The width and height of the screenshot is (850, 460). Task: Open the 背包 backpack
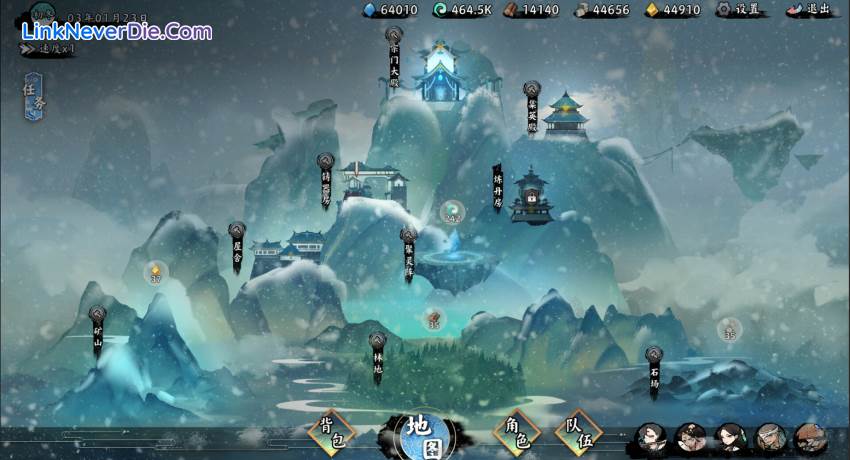click(331, 431)
